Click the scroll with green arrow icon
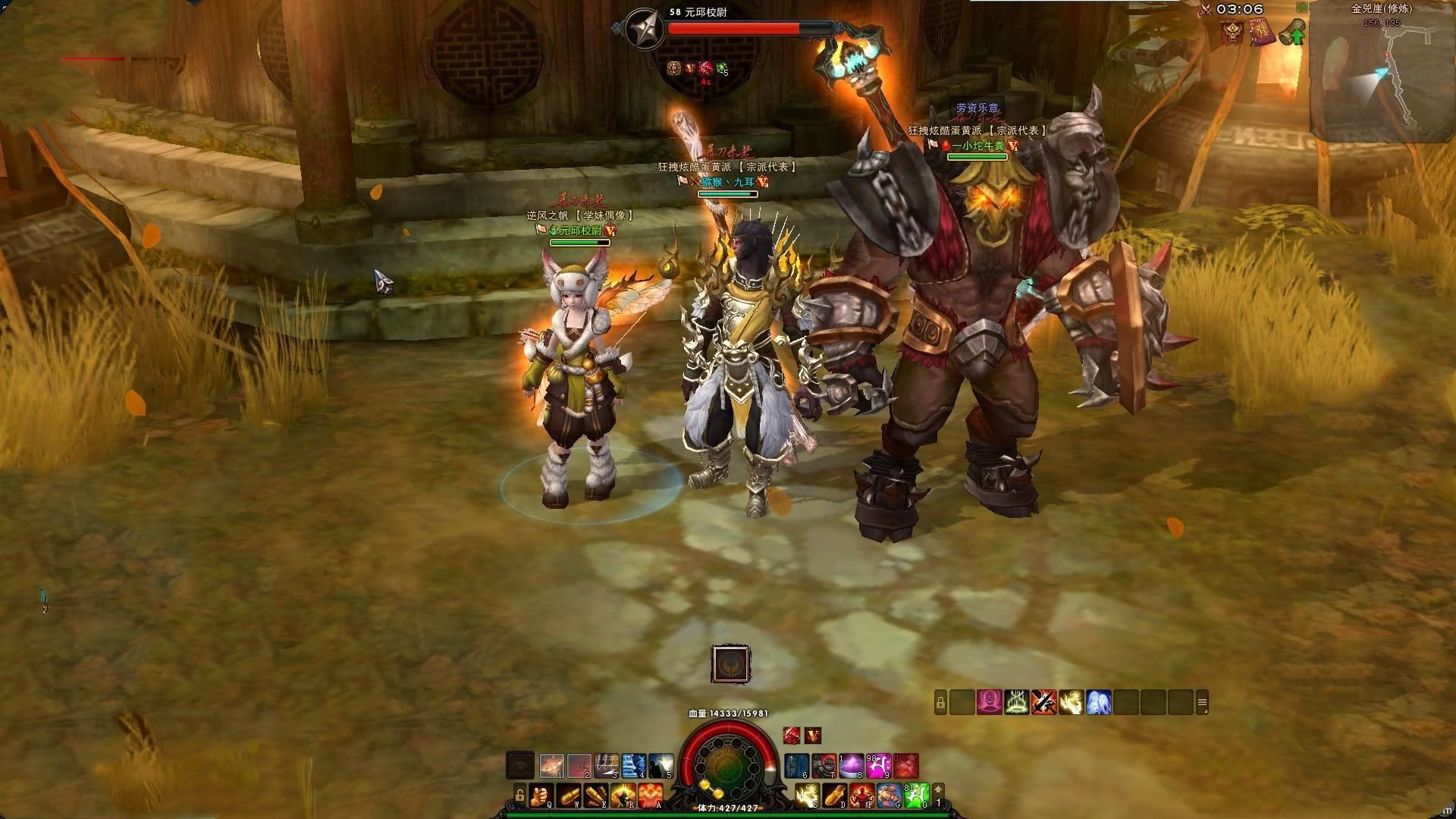 pyautogui.click(x=1294, y=33)
